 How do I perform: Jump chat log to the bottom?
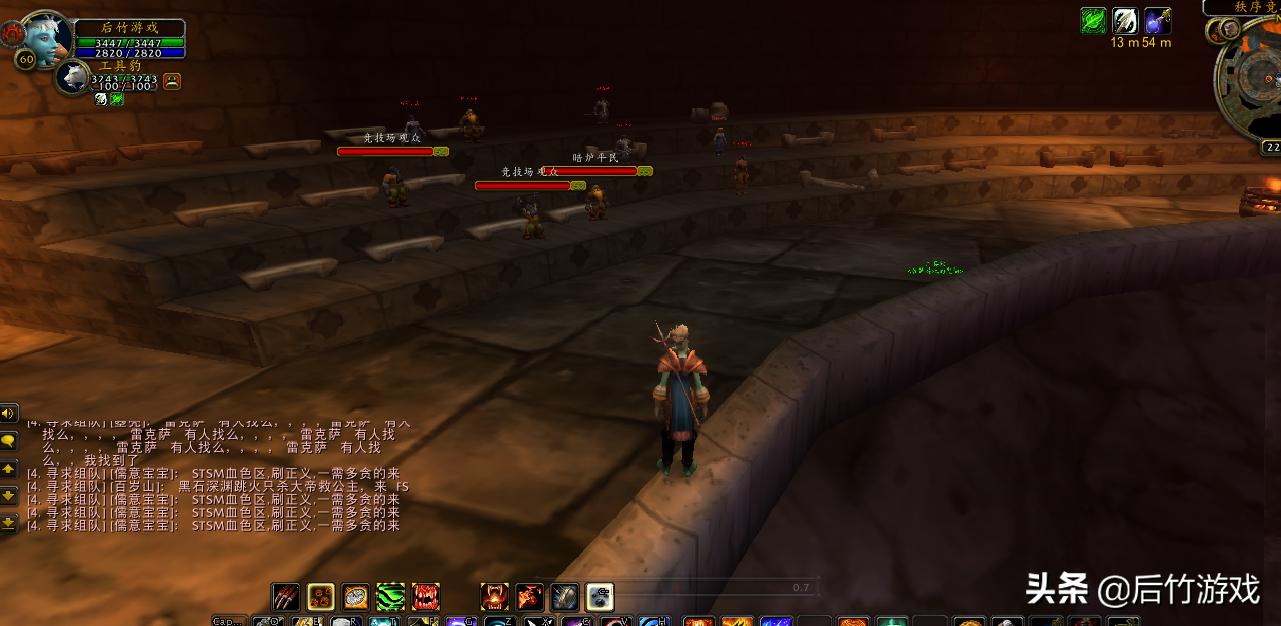9,522
